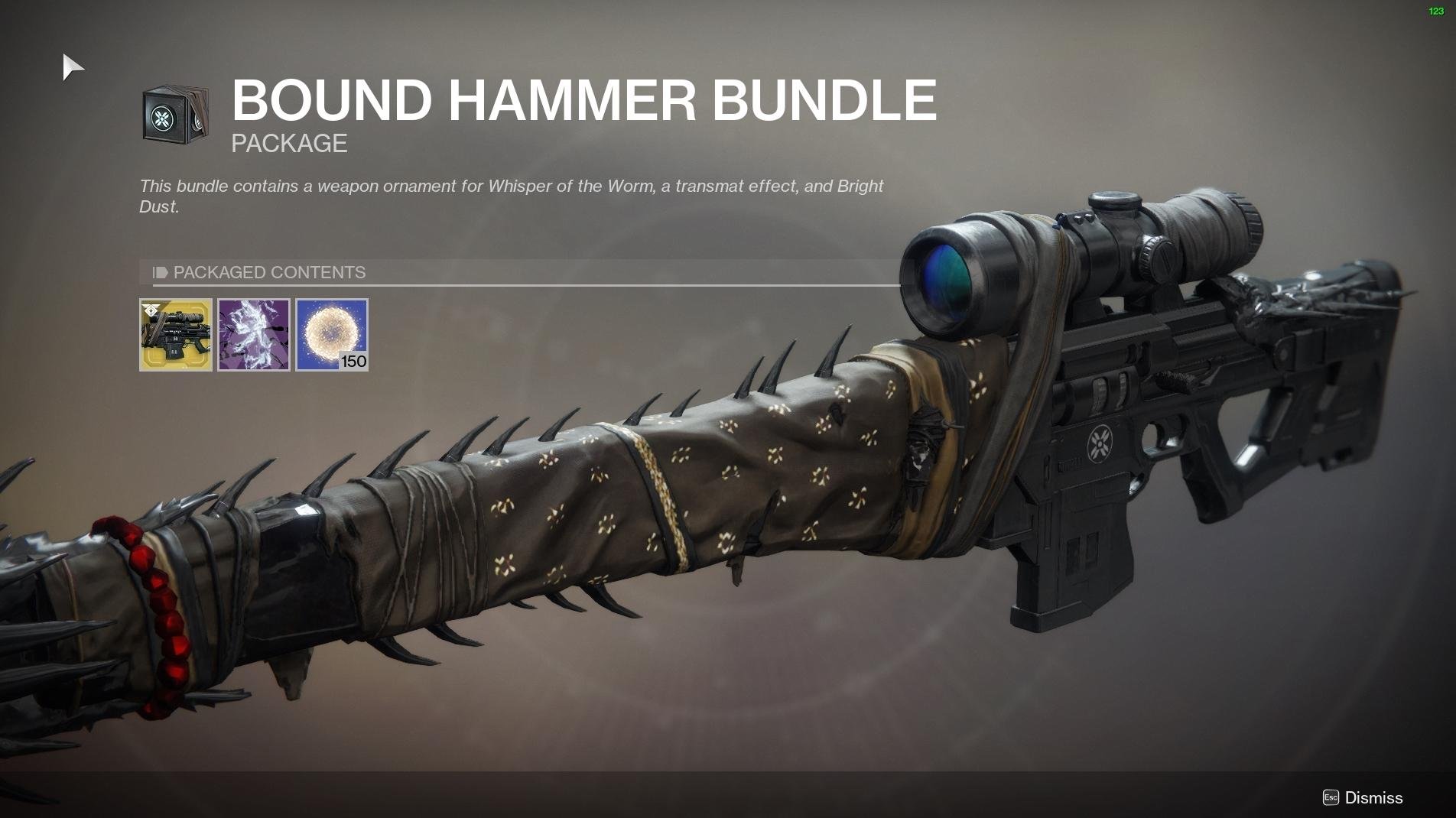The width and height of the screenshot is (1456, 818).
Task: Click the Esc key glyph beside Dismiss
Action: click(1330, 797)
